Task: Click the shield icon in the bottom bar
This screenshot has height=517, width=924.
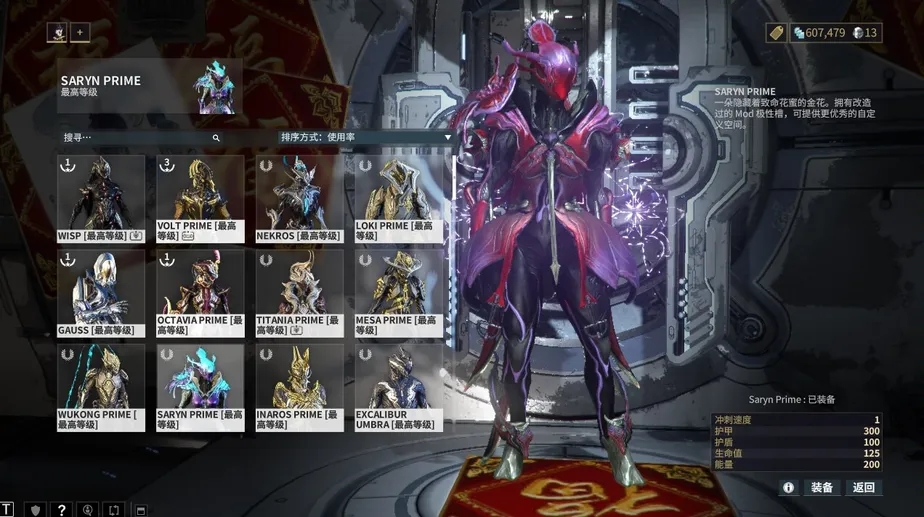Action: [34, 510]
